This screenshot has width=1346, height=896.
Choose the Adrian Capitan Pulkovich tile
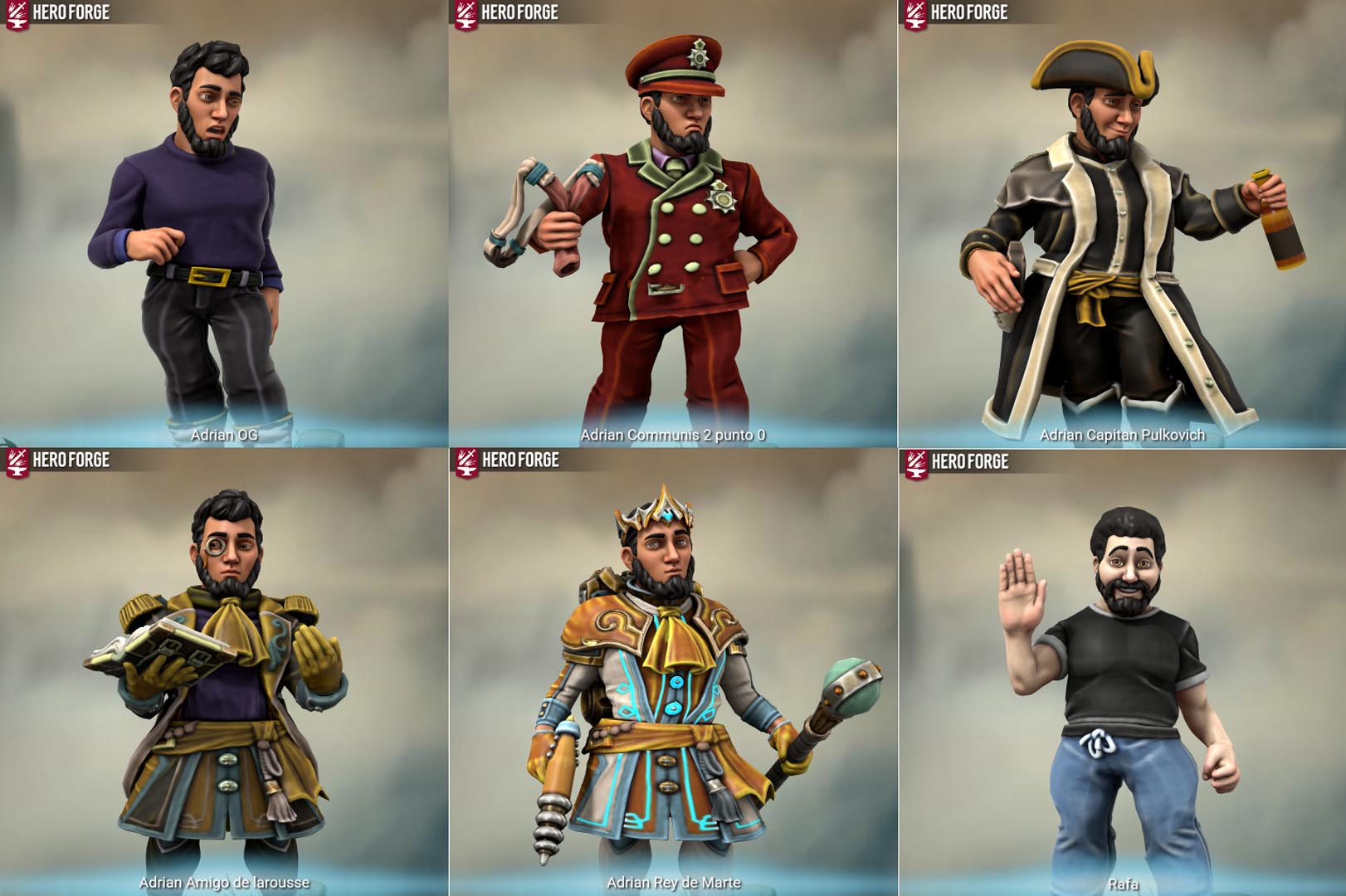coord(1122,224)
